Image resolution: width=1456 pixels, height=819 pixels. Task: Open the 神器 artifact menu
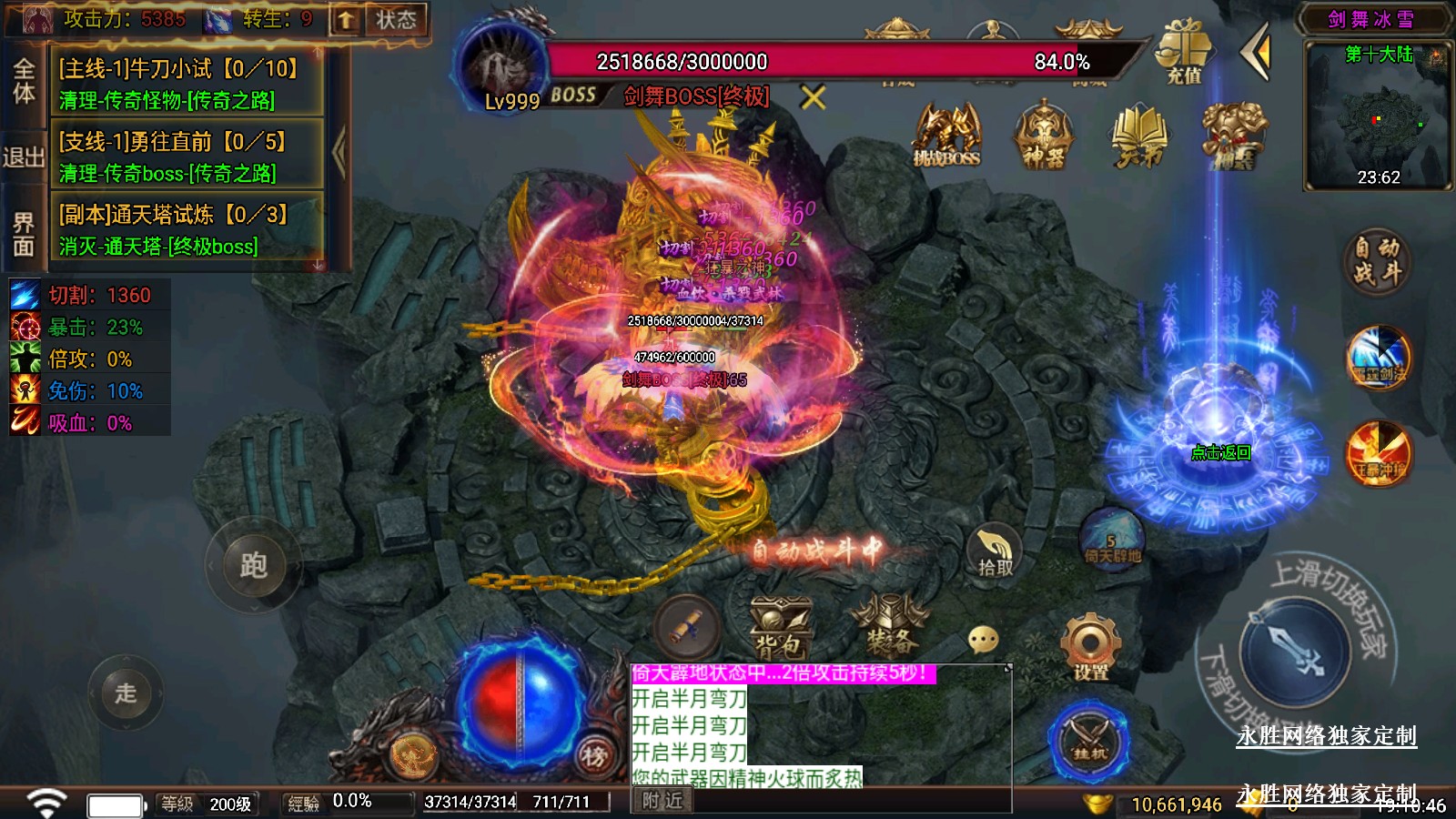(x=1043, y=135)
